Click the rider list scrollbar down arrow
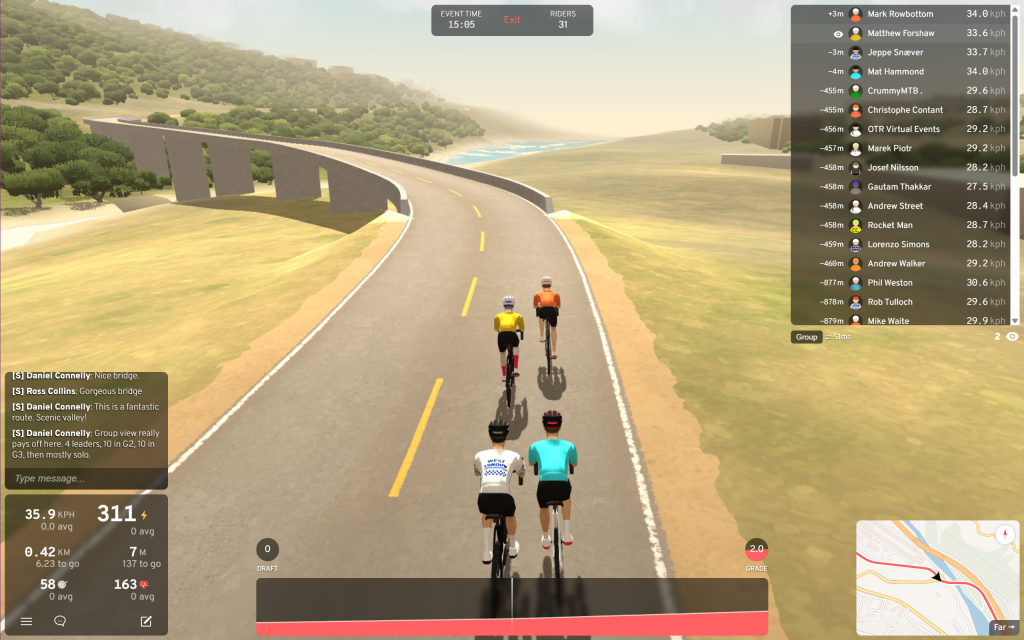 pos(1015,320)
